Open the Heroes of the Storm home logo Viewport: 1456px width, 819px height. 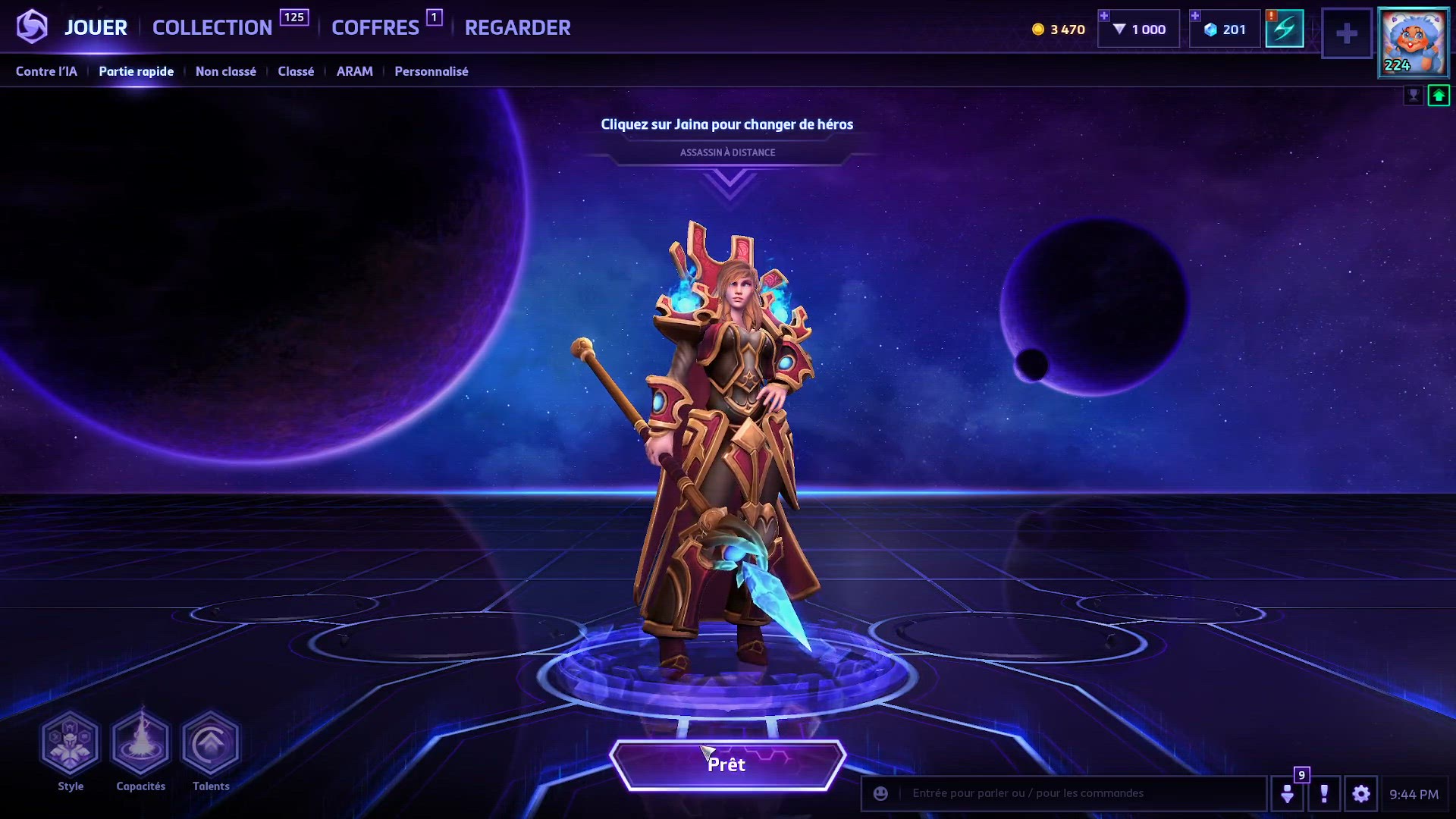tap(32, 27)
